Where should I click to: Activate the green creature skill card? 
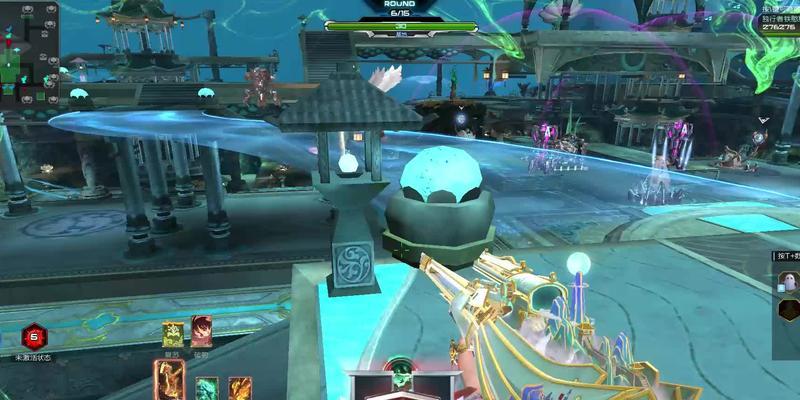tap(207, 388)
